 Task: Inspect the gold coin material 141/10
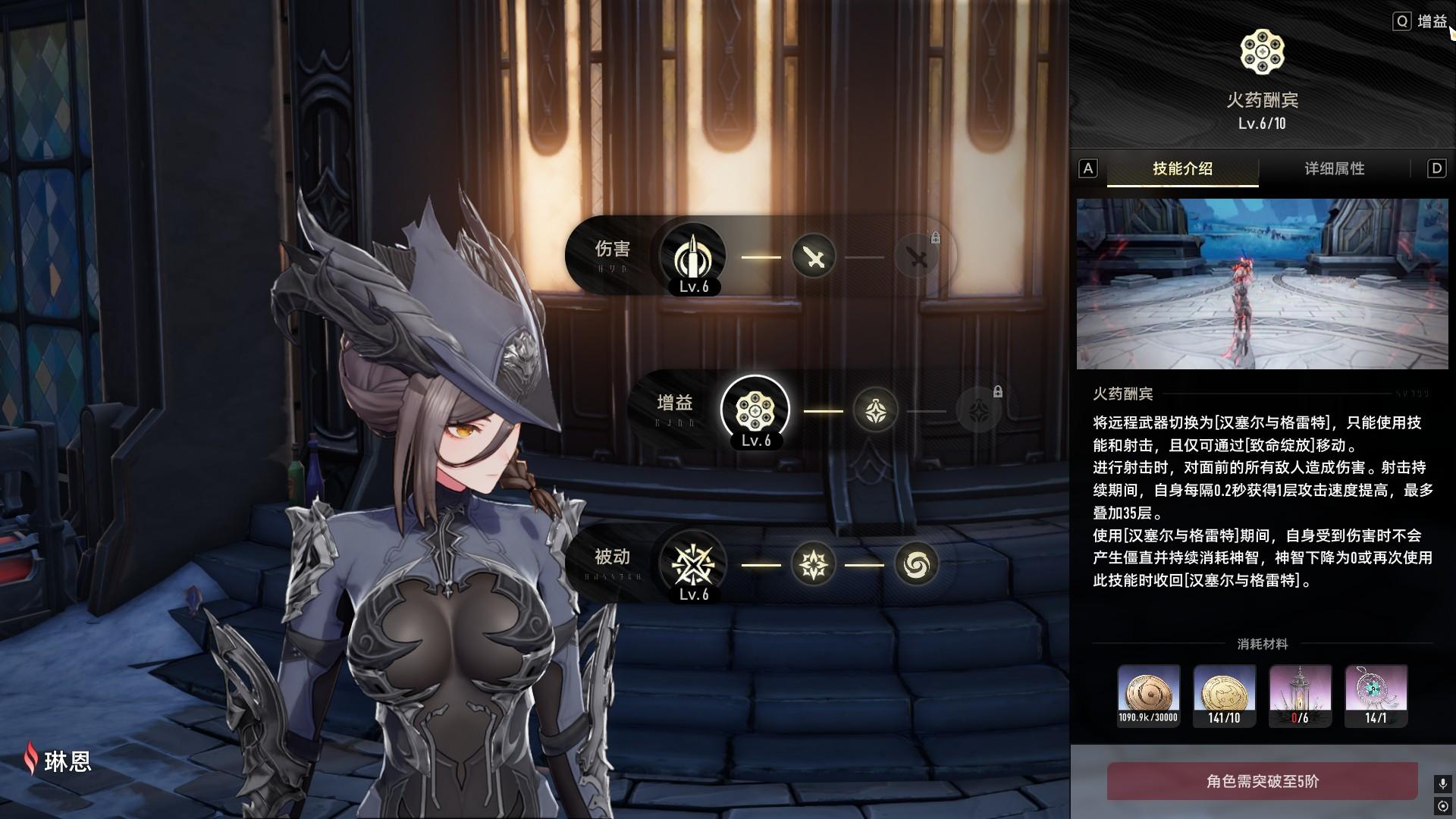tap(1225, 695)
